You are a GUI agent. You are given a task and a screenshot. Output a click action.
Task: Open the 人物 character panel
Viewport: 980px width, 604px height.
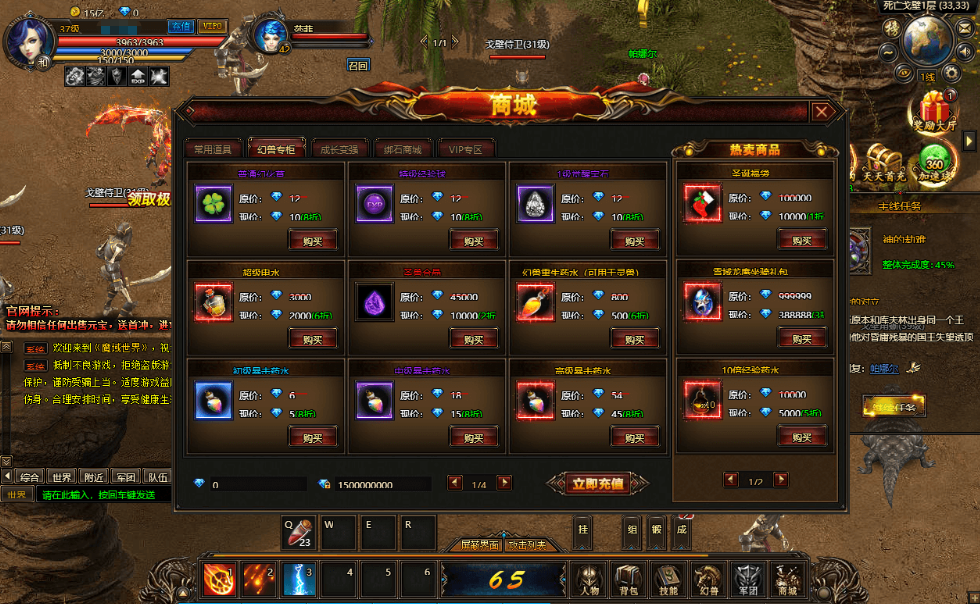pos(588,579)
